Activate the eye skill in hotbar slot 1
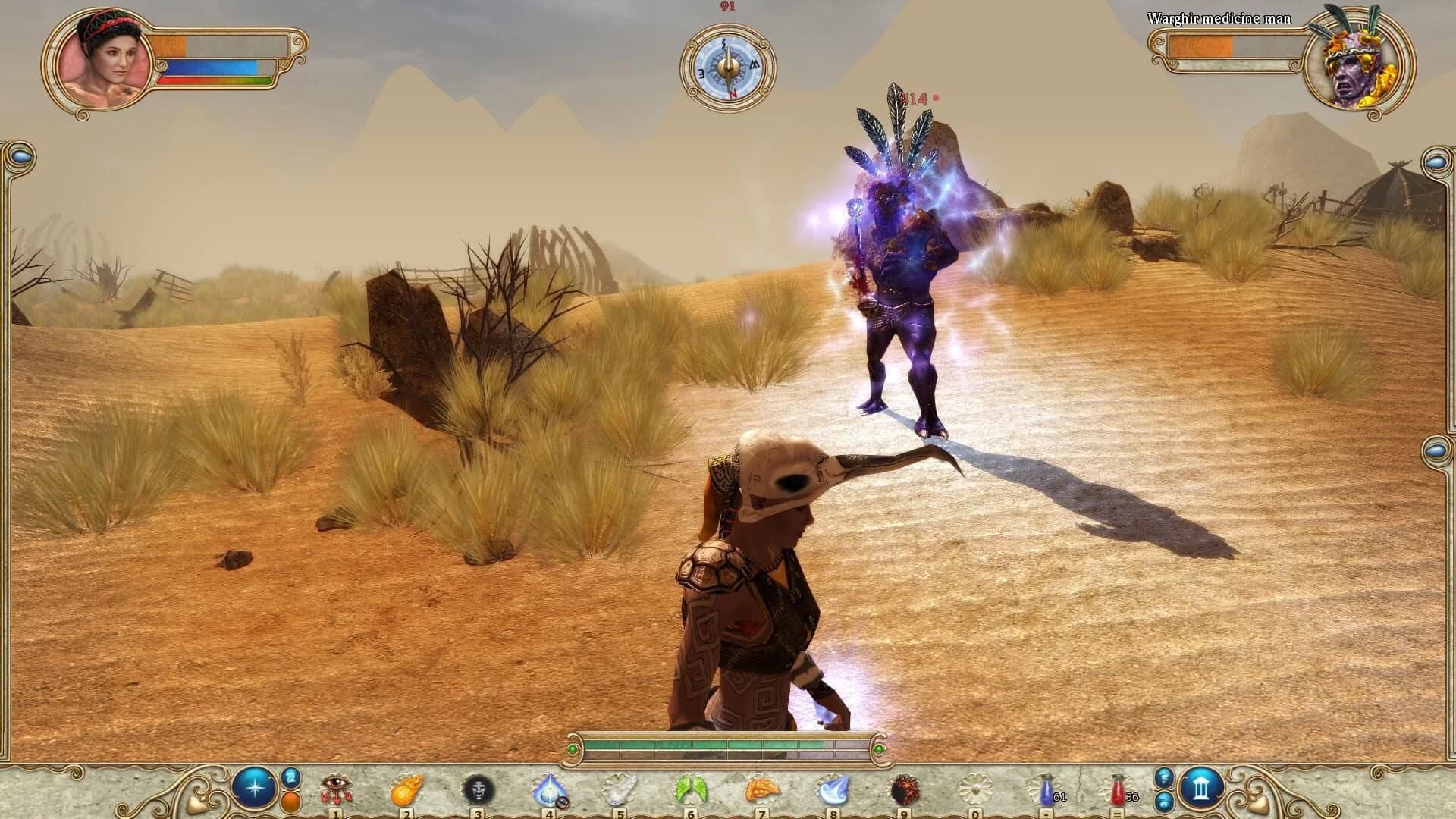 334,786
